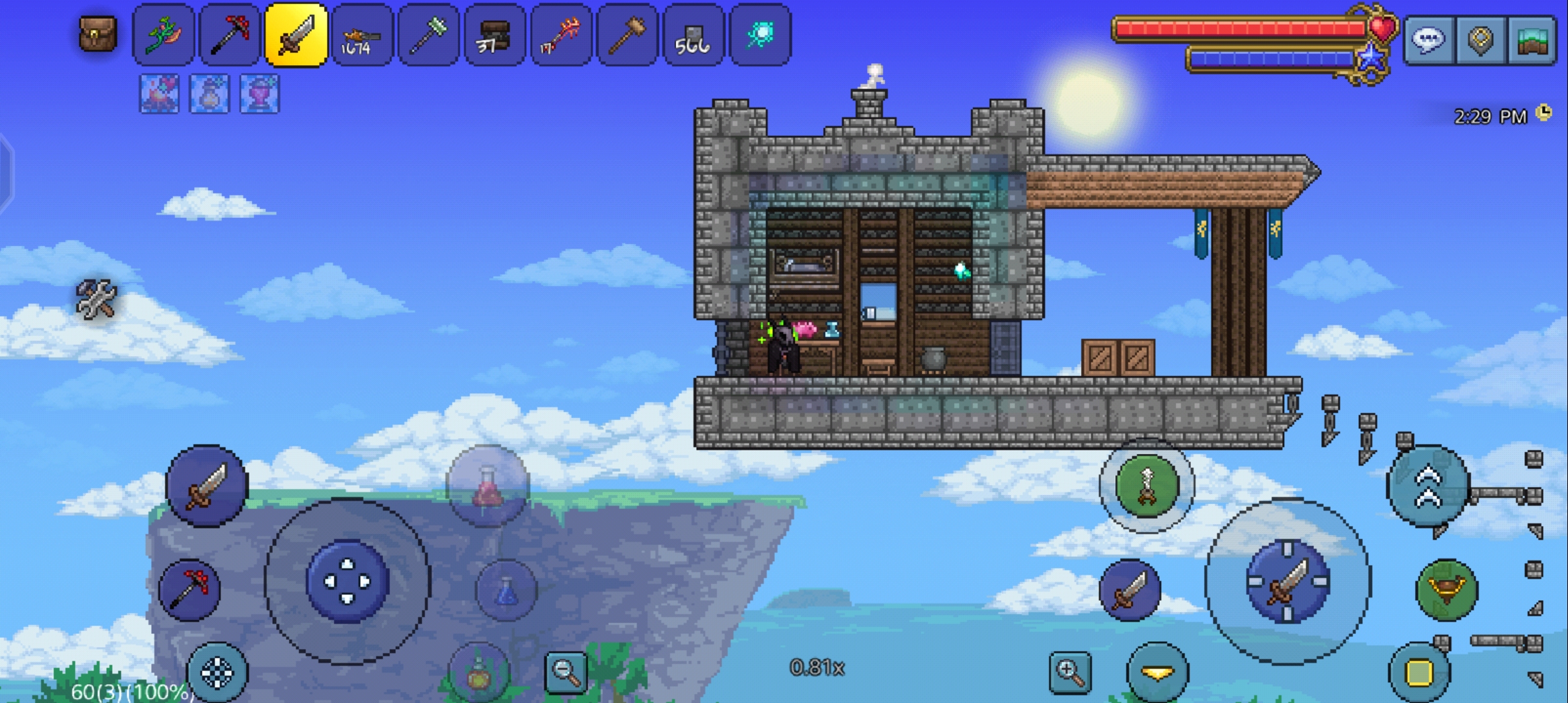This screenshot has height=703, width=1568.
Task: Tap the campfire buff icon
Action: (x=160, y=94)
